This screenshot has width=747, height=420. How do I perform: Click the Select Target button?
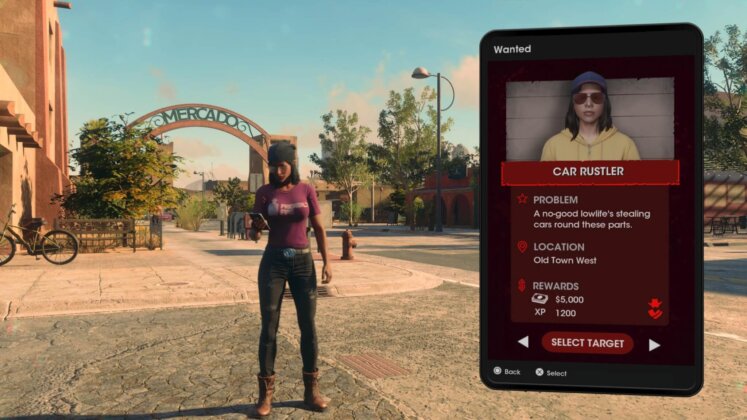[x=587, y=343]
